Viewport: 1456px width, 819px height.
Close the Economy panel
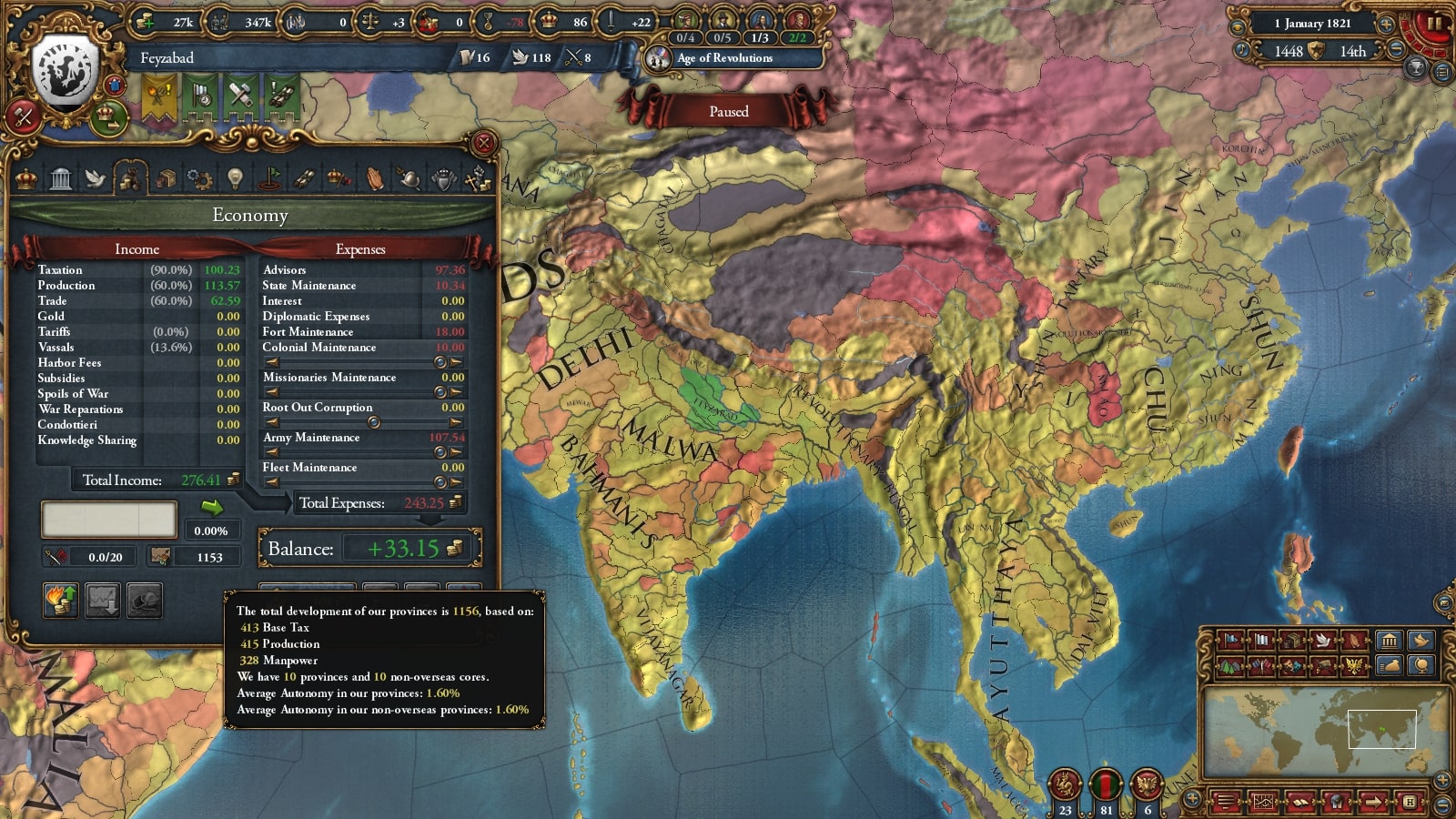[484, 143]
